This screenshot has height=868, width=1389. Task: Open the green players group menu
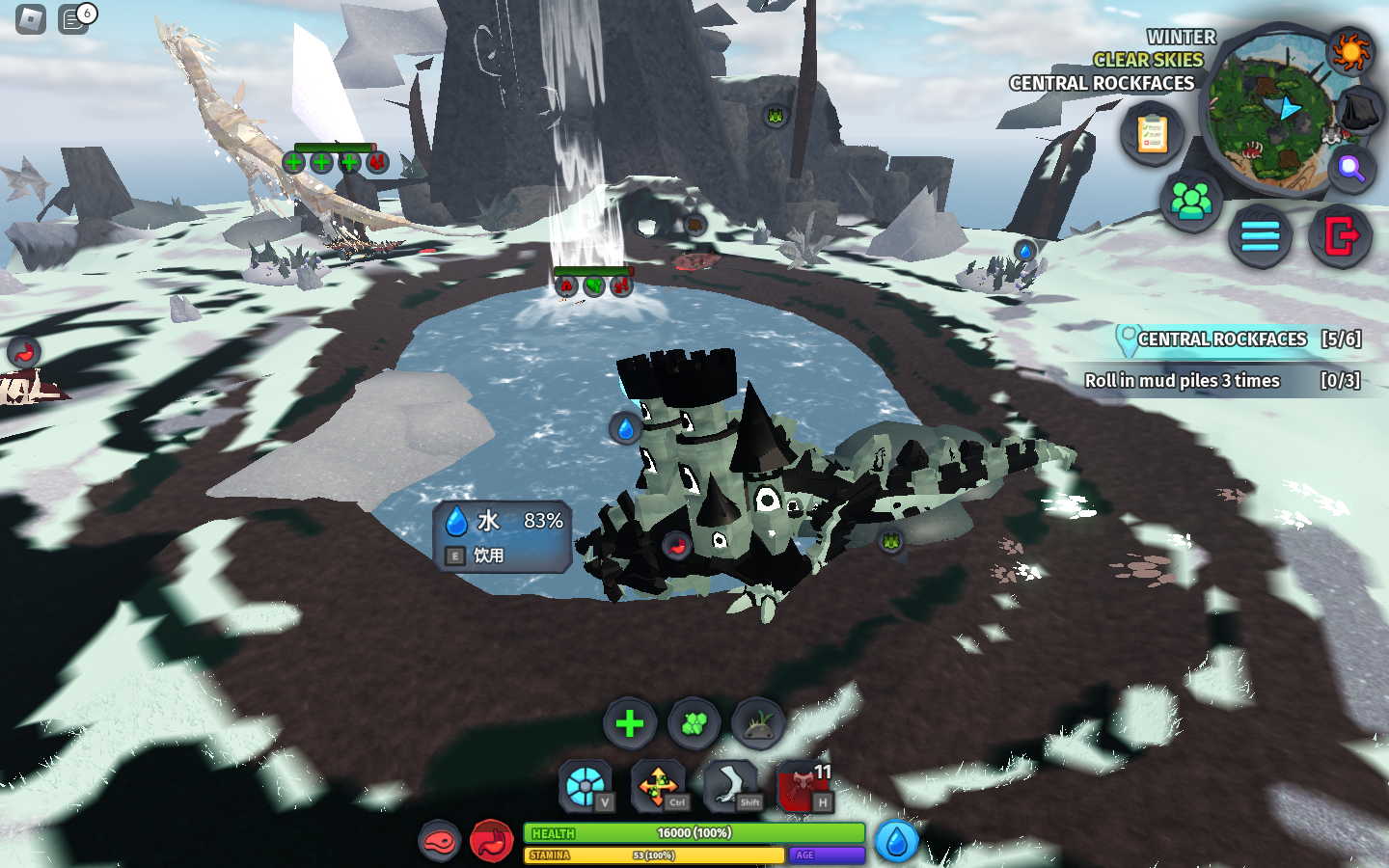pos(1191,201)
